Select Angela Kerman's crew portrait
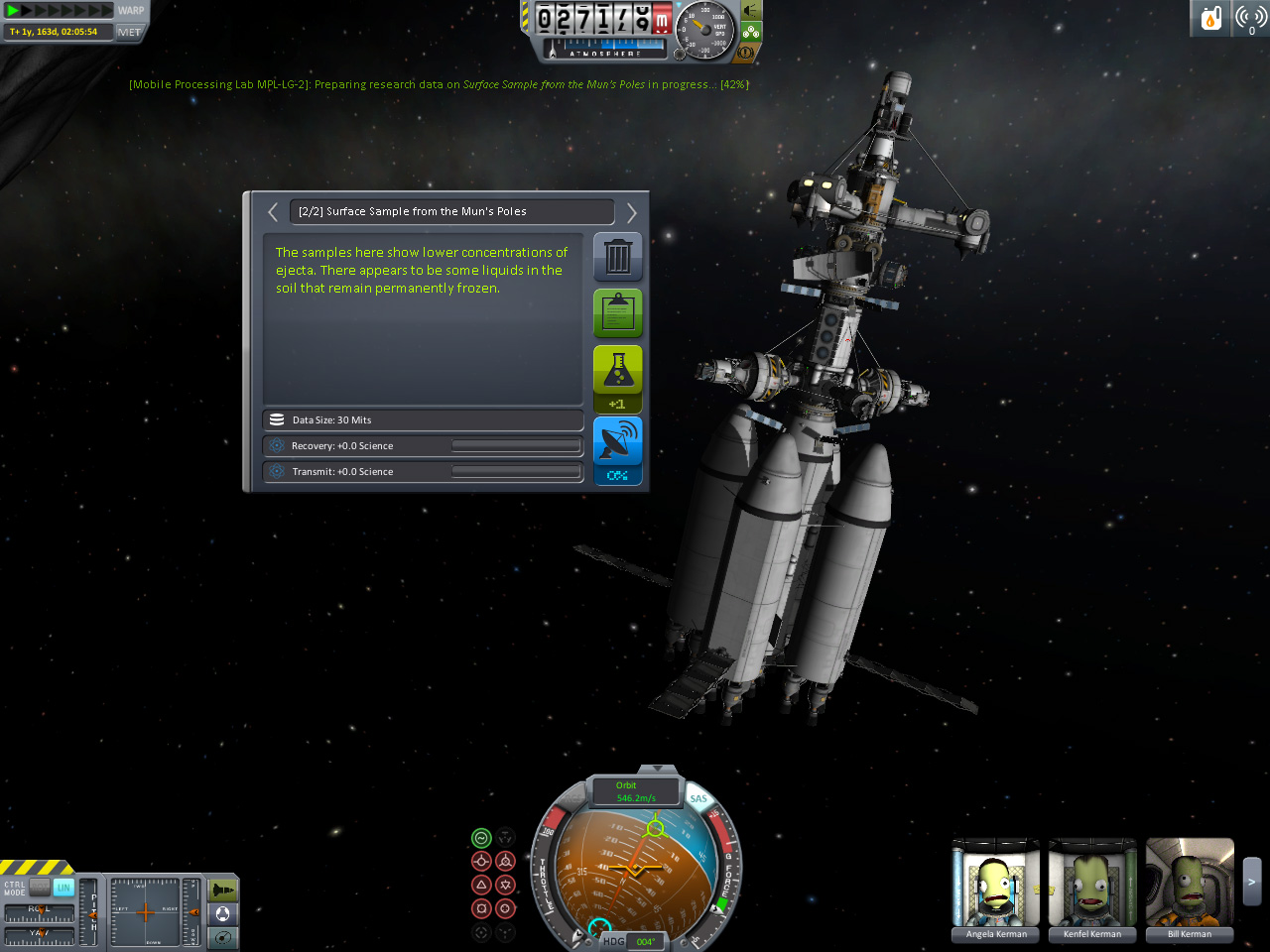 point(996,888)
